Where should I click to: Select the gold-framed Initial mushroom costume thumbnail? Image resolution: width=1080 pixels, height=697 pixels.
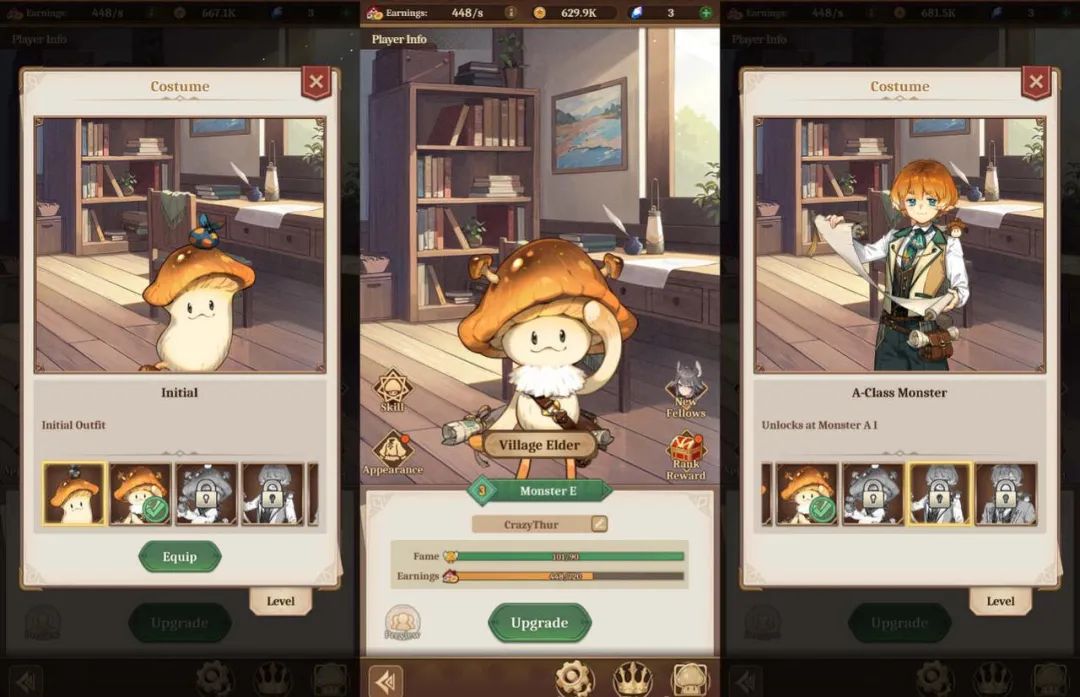(73, 493)
